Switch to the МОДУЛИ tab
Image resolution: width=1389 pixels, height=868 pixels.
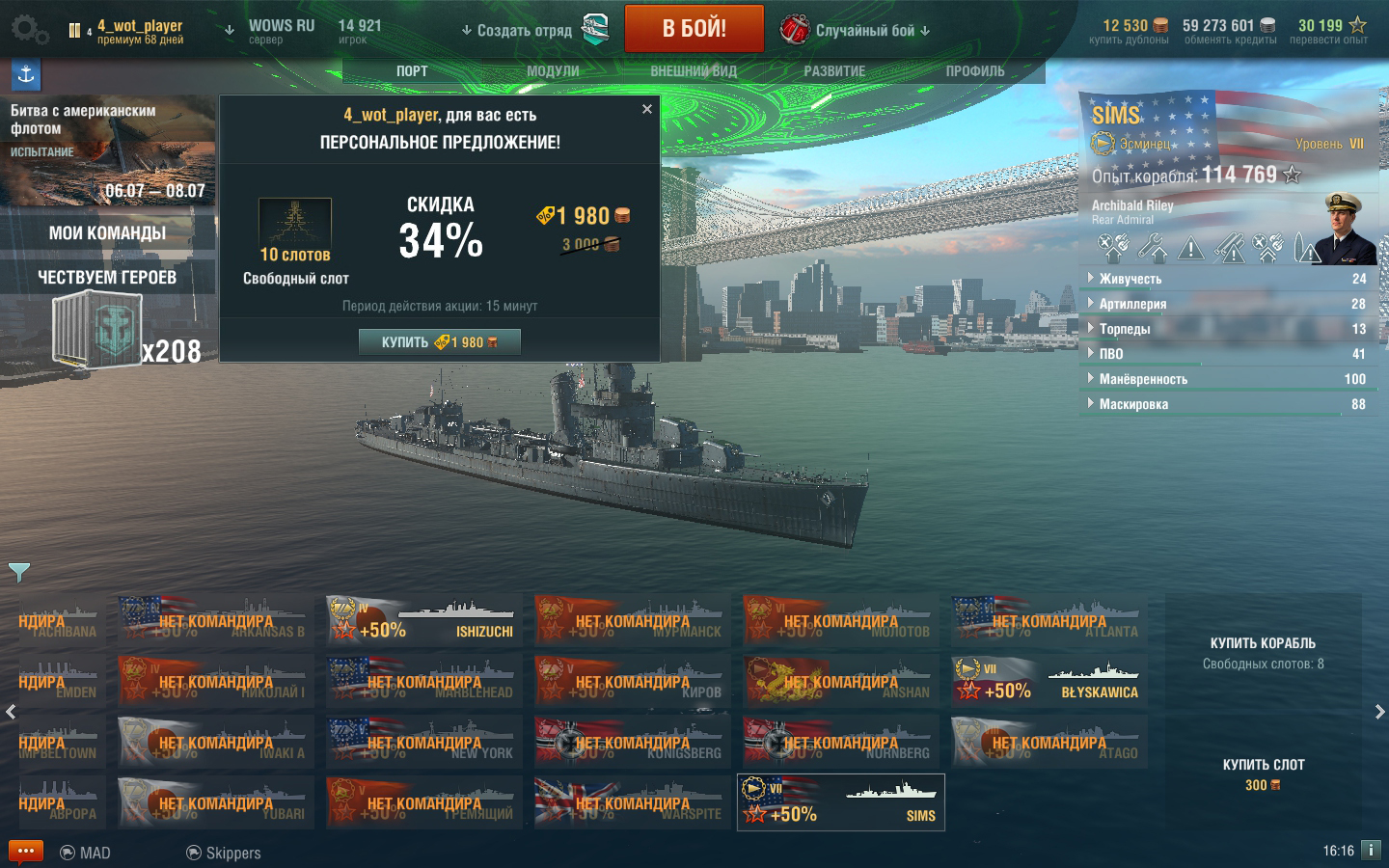[553, 71]
